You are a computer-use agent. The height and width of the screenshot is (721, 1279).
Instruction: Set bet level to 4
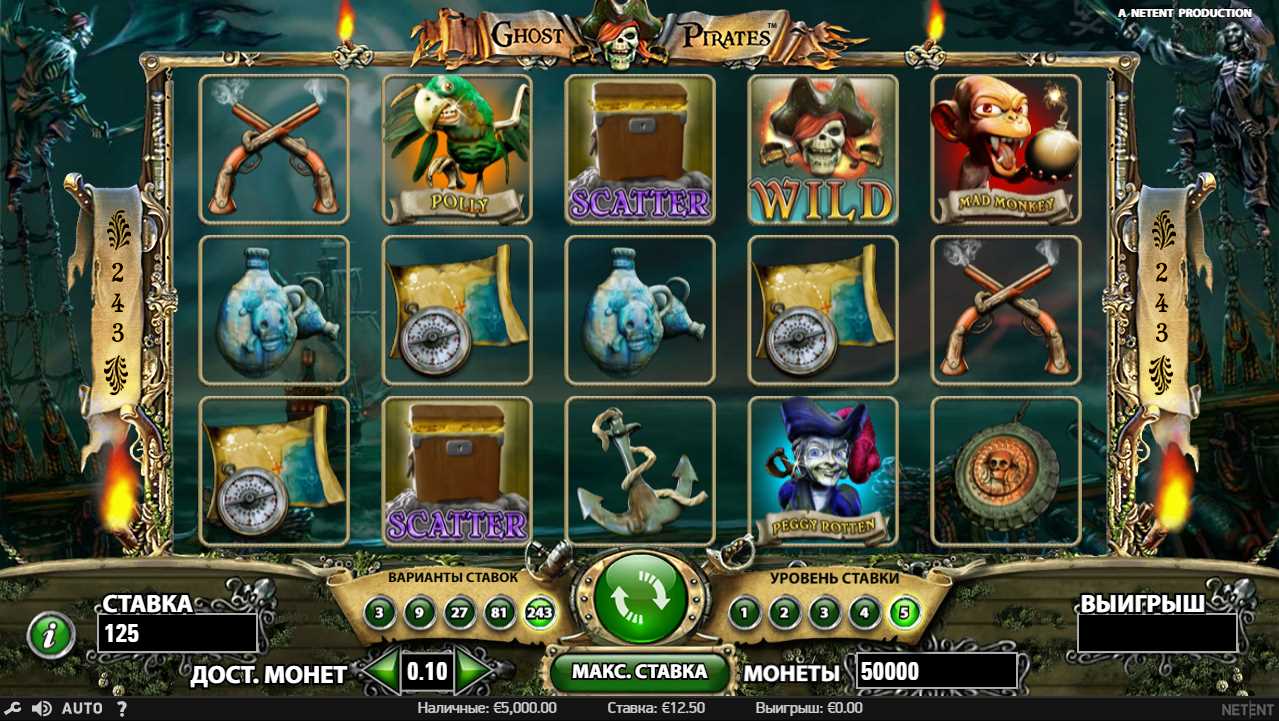pyautogui.click(x=864, y=611)
